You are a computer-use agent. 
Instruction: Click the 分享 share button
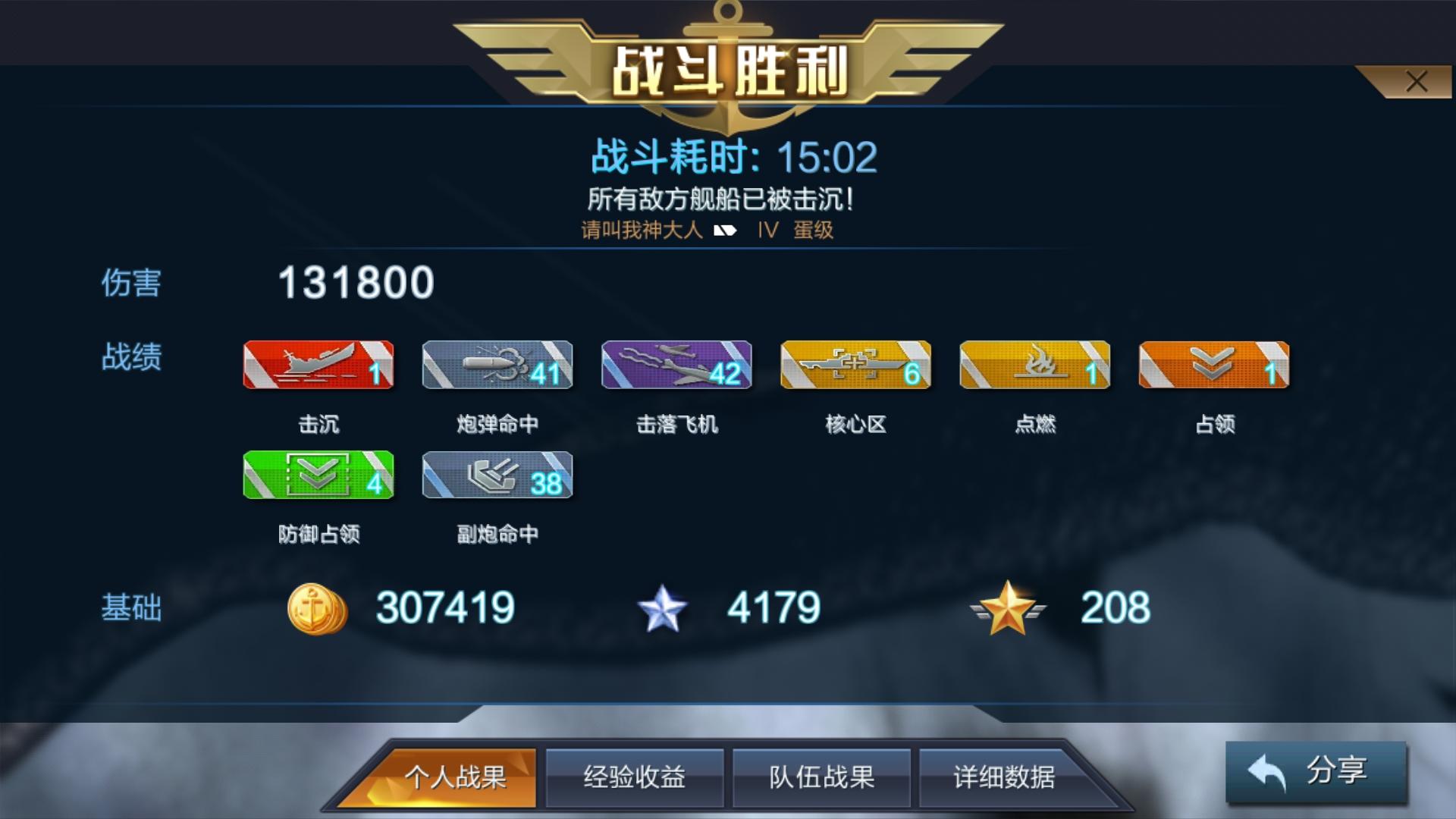click(x=1316, y=774)
